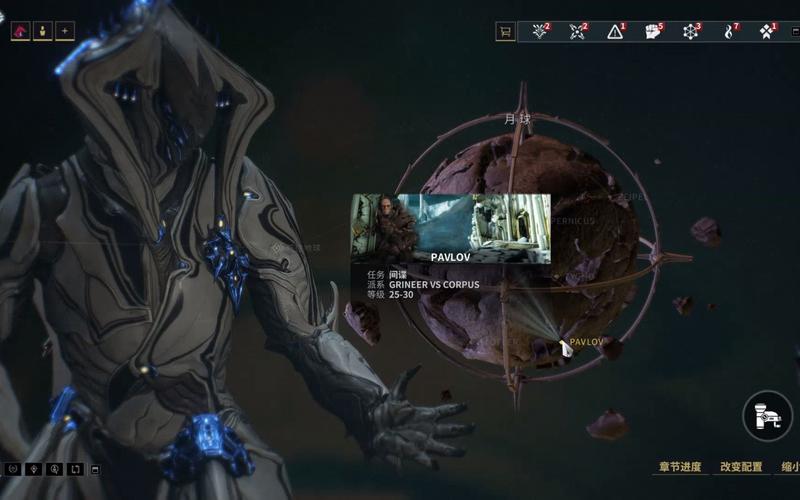Select the Pavlov node on the Lua map
800x500 pixels.
(x=565, y=347)
